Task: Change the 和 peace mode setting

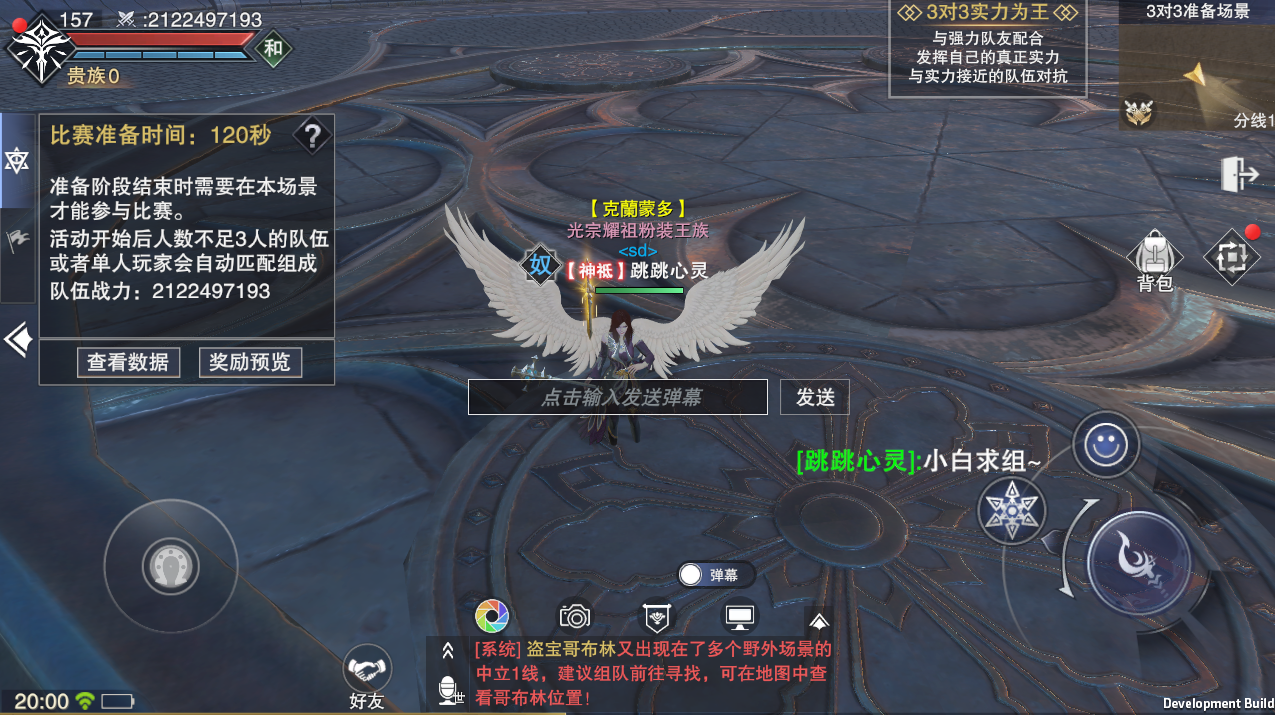Action: [273, 48]
